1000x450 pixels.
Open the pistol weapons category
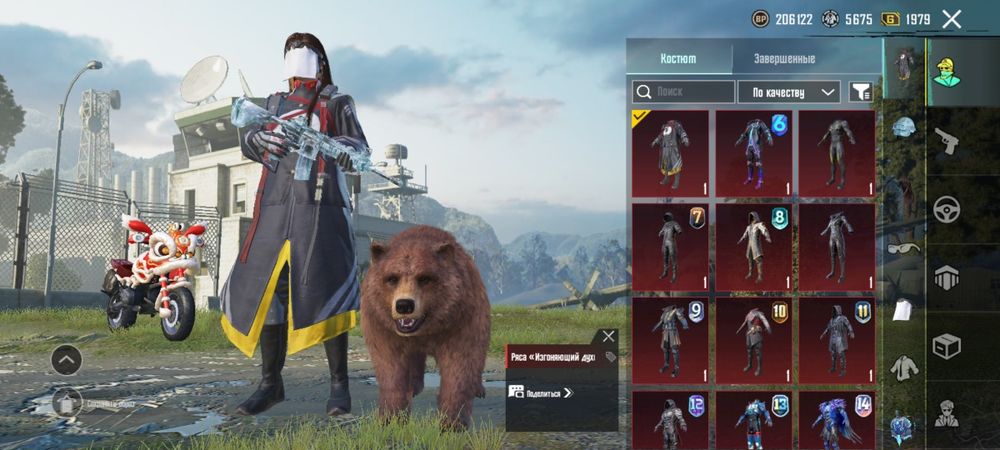coord(946,141)
